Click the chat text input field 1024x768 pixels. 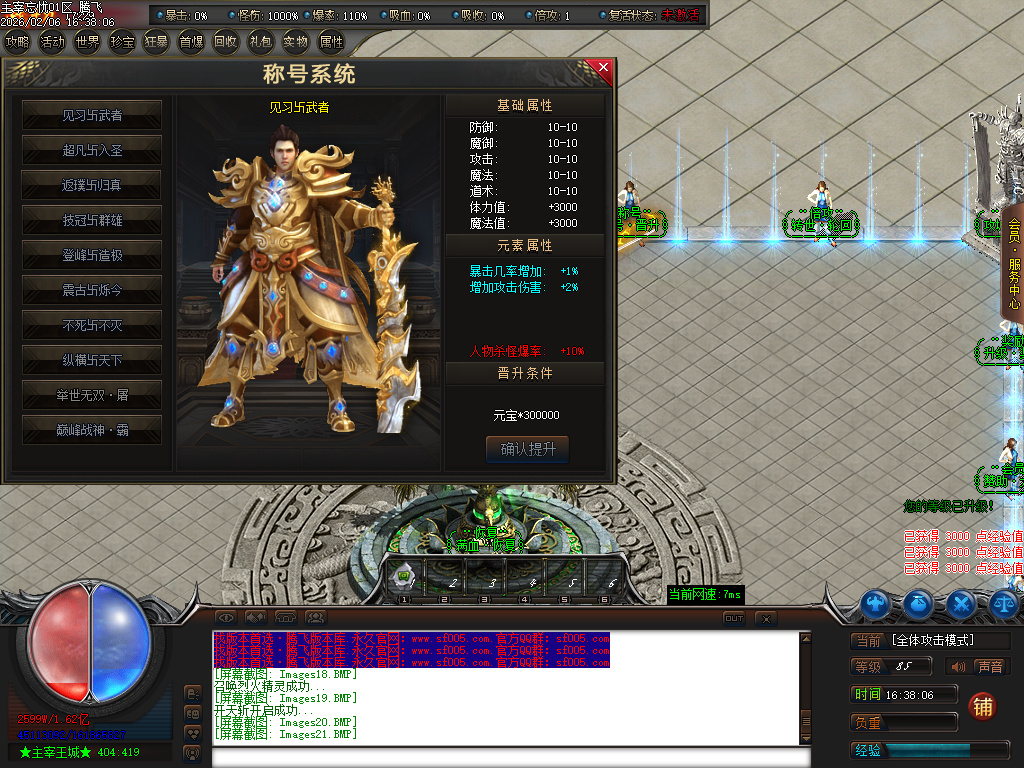pyautogui.click(x=510, y=756)
